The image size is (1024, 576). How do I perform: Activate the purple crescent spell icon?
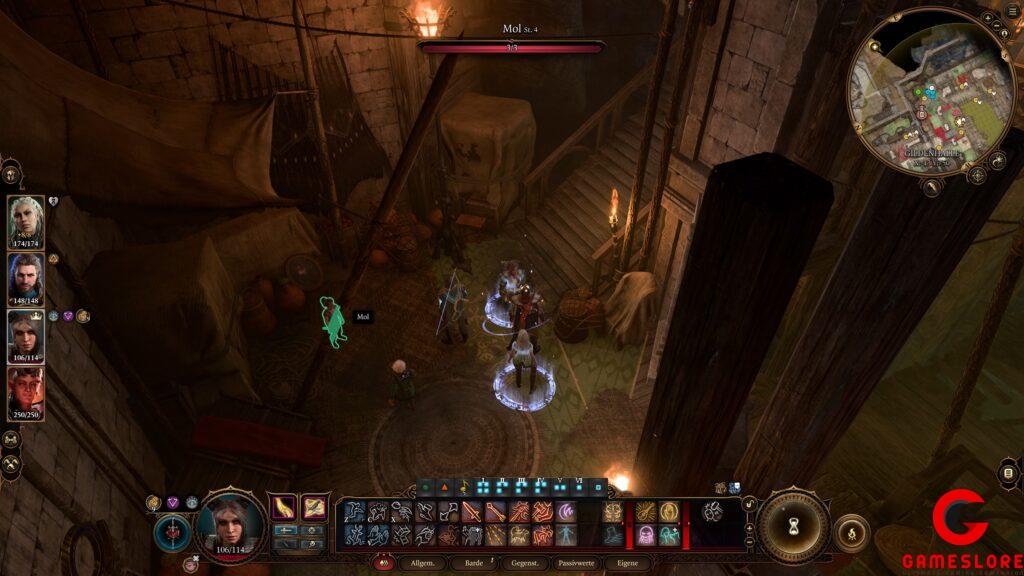click(x=566, y=512)
